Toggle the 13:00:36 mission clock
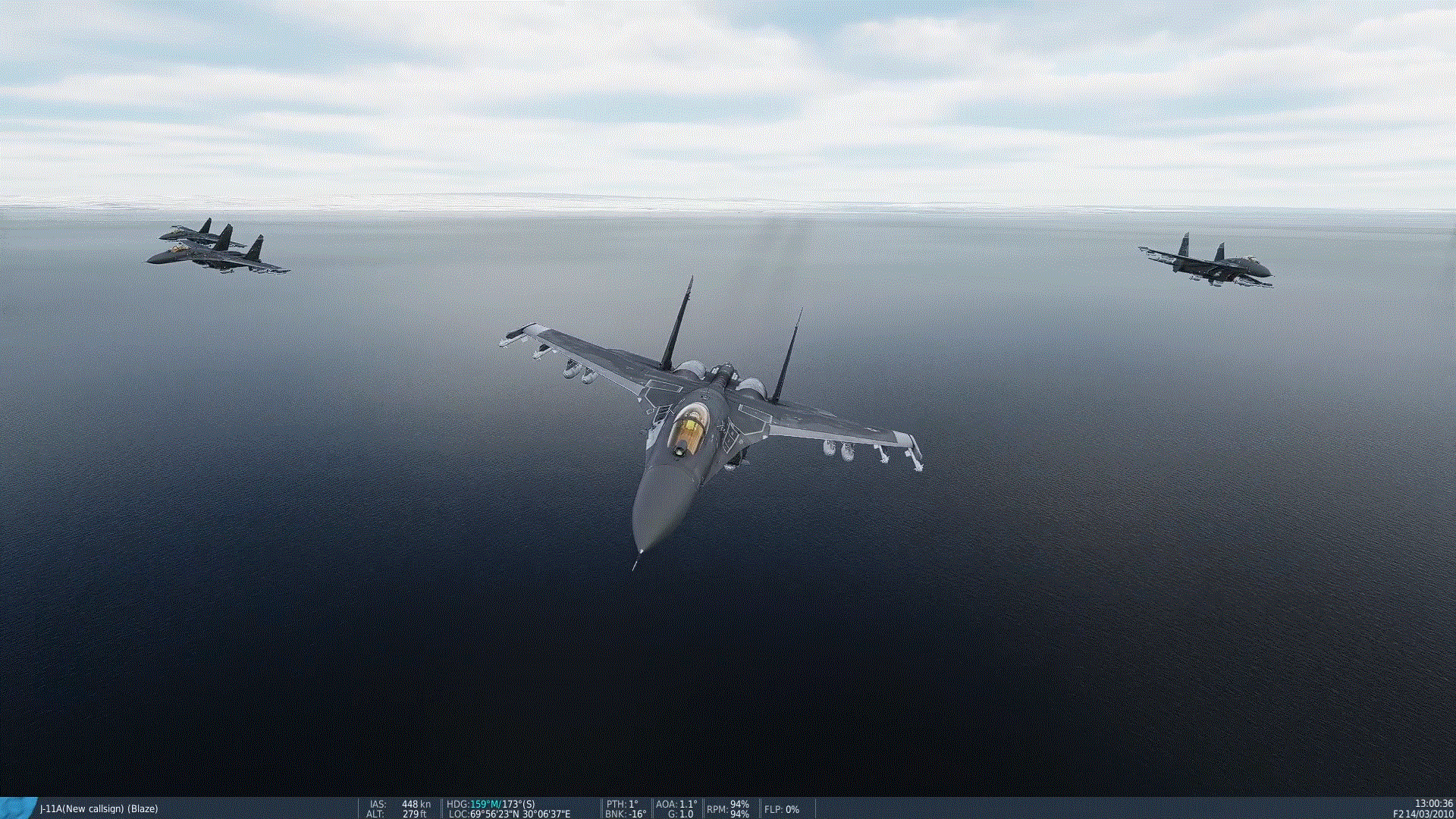 pos(1434,802)
